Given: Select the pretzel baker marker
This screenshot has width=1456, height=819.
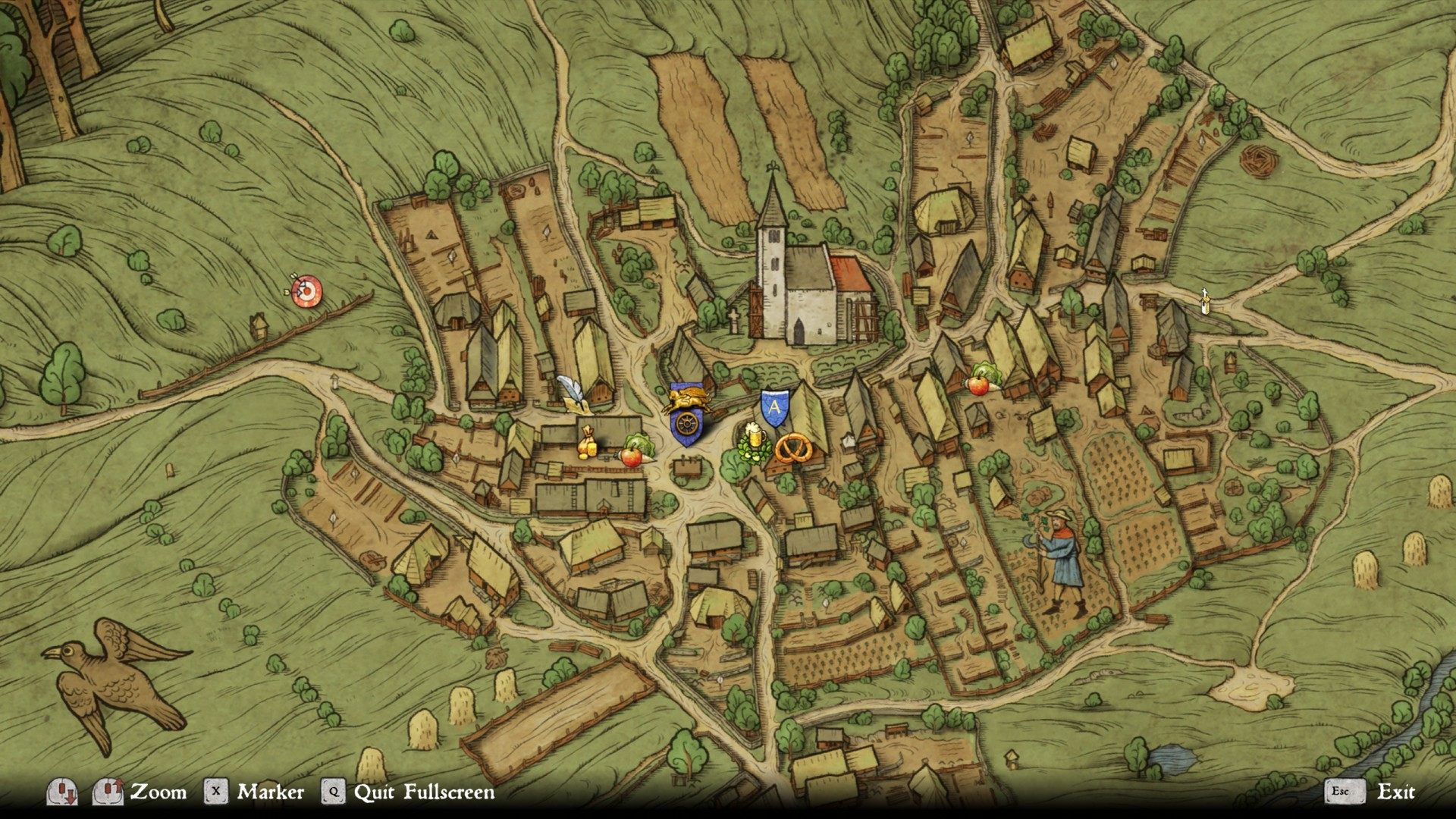Looking at the screenshot, I should coord(794,450).
